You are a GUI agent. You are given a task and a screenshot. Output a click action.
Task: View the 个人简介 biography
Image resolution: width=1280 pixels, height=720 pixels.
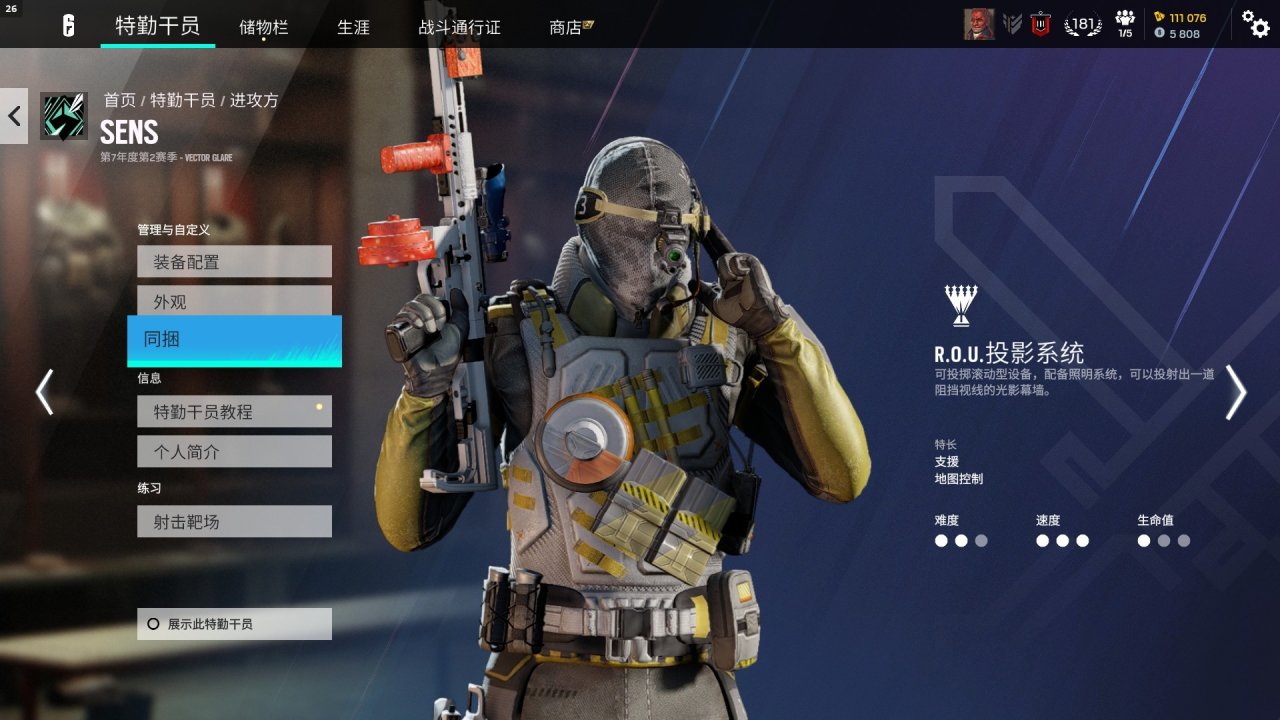pos(234,451)
